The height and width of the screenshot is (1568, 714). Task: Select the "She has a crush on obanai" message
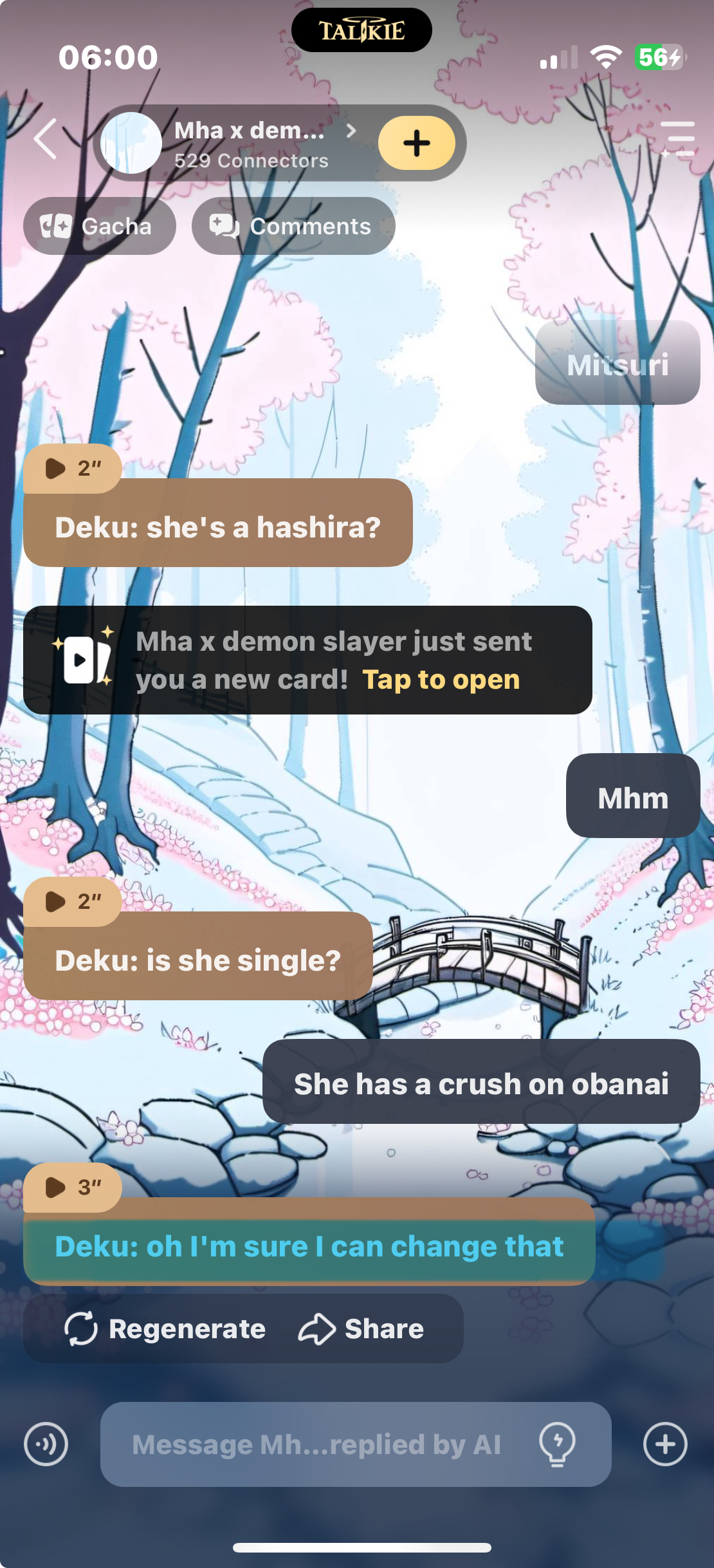tap(481, 1084)
